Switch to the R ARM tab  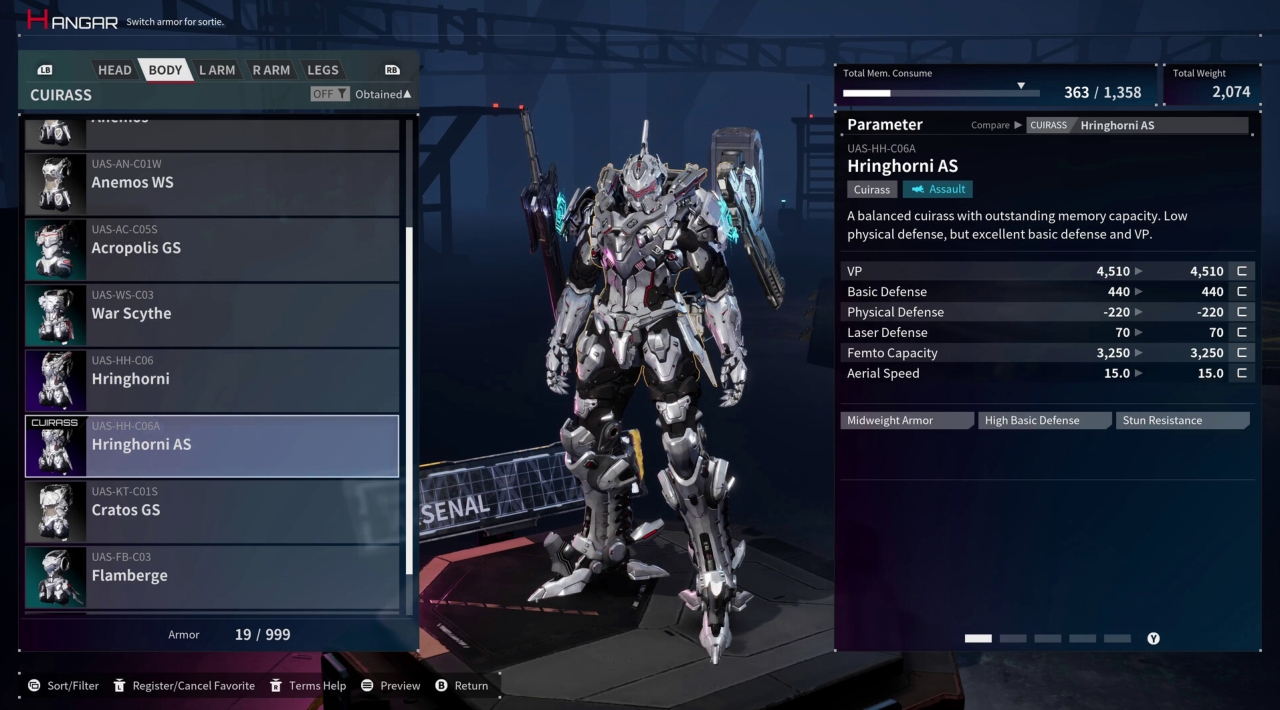coord(271,70)
